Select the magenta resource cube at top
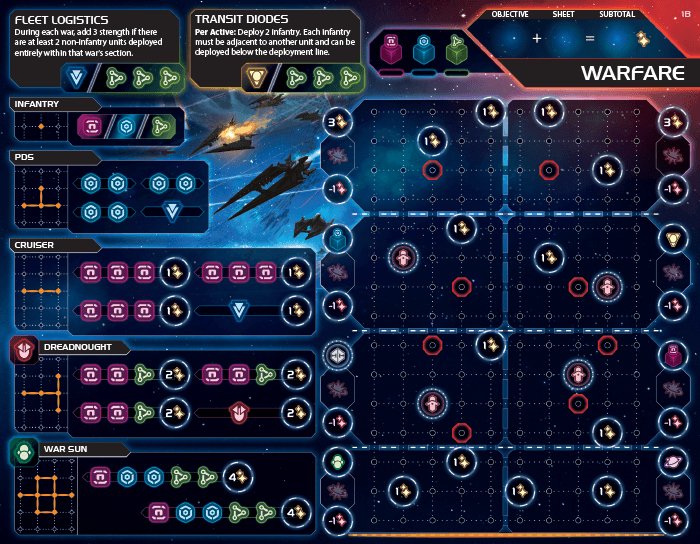This screenshot has width=700, height=544. [390, 50]
